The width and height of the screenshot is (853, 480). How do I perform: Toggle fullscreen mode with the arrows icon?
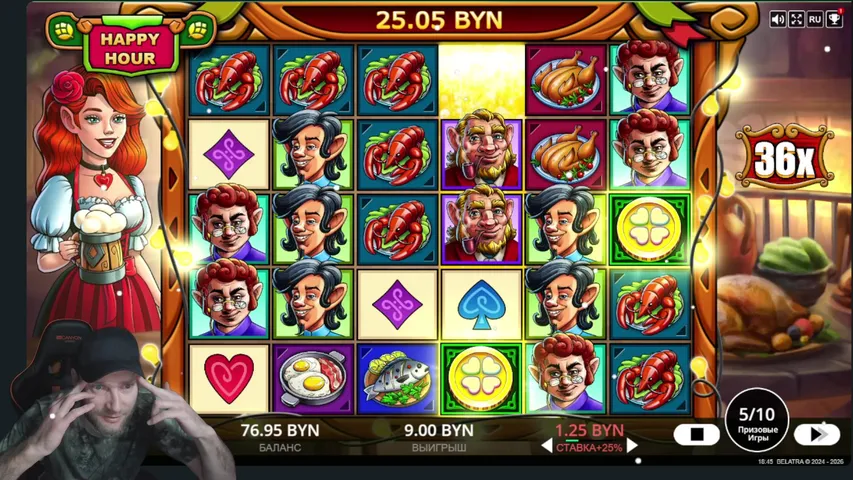(797, 19)
